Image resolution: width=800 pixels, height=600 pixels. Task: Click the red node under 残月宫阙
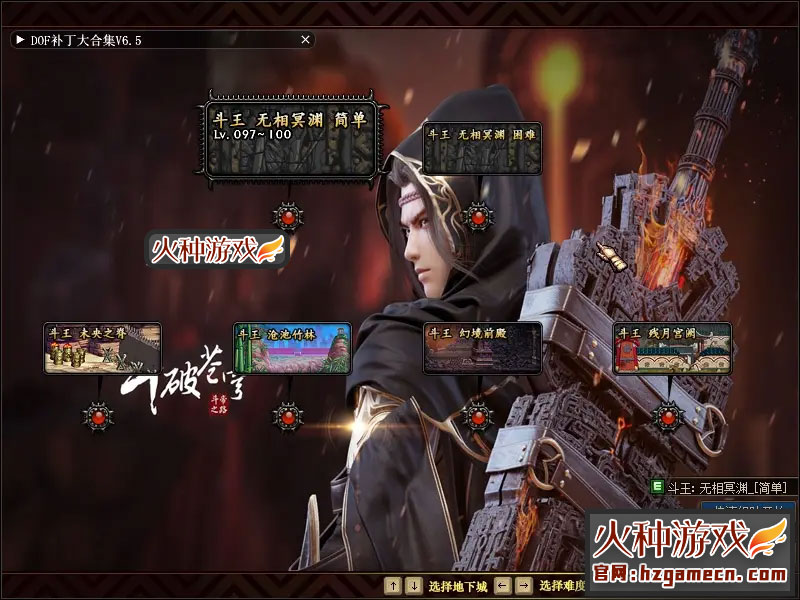click(668, 416)
